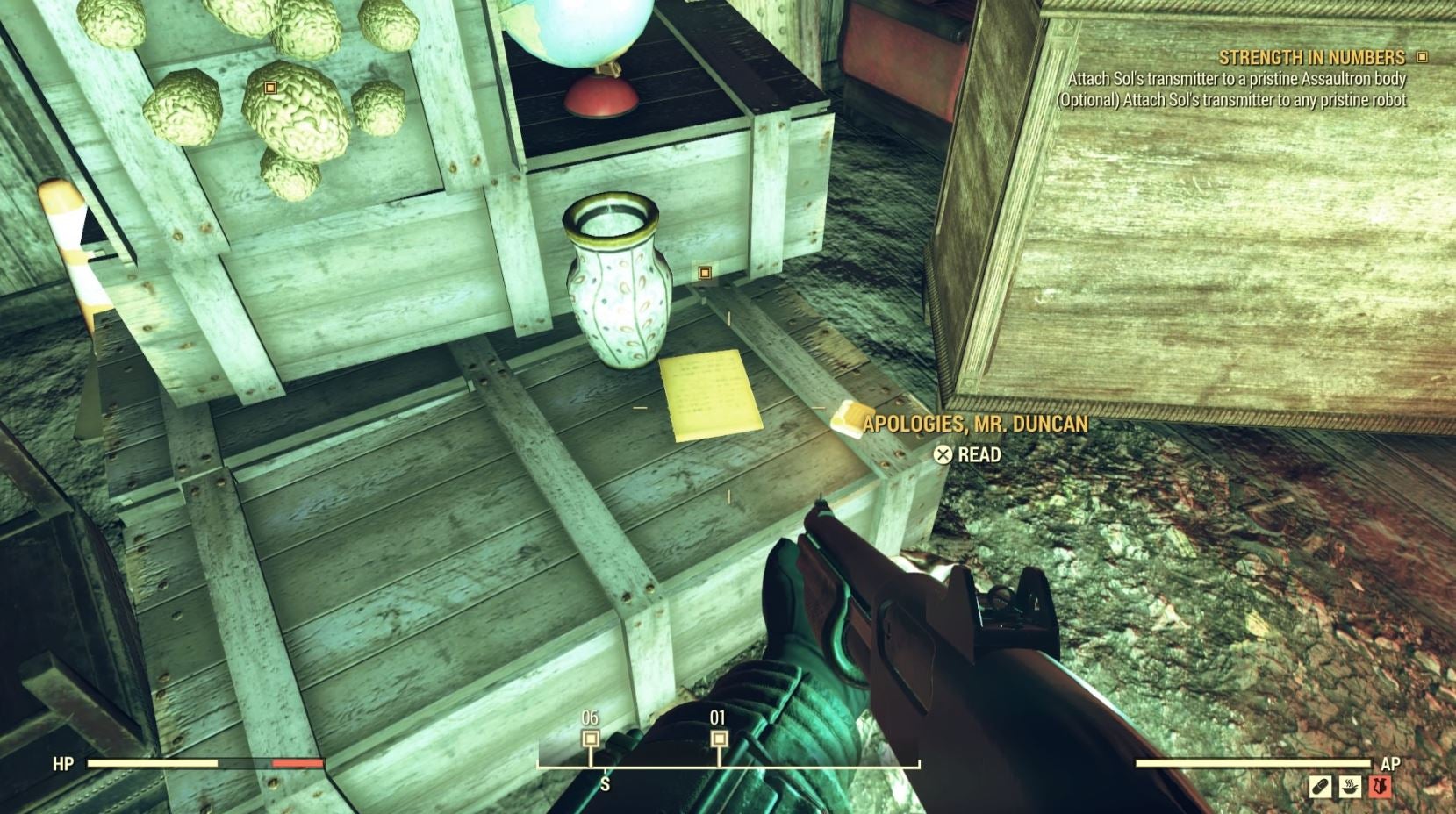Click the quest marker square beside STRENGTH IN NUMBERS

point(1422,55)
